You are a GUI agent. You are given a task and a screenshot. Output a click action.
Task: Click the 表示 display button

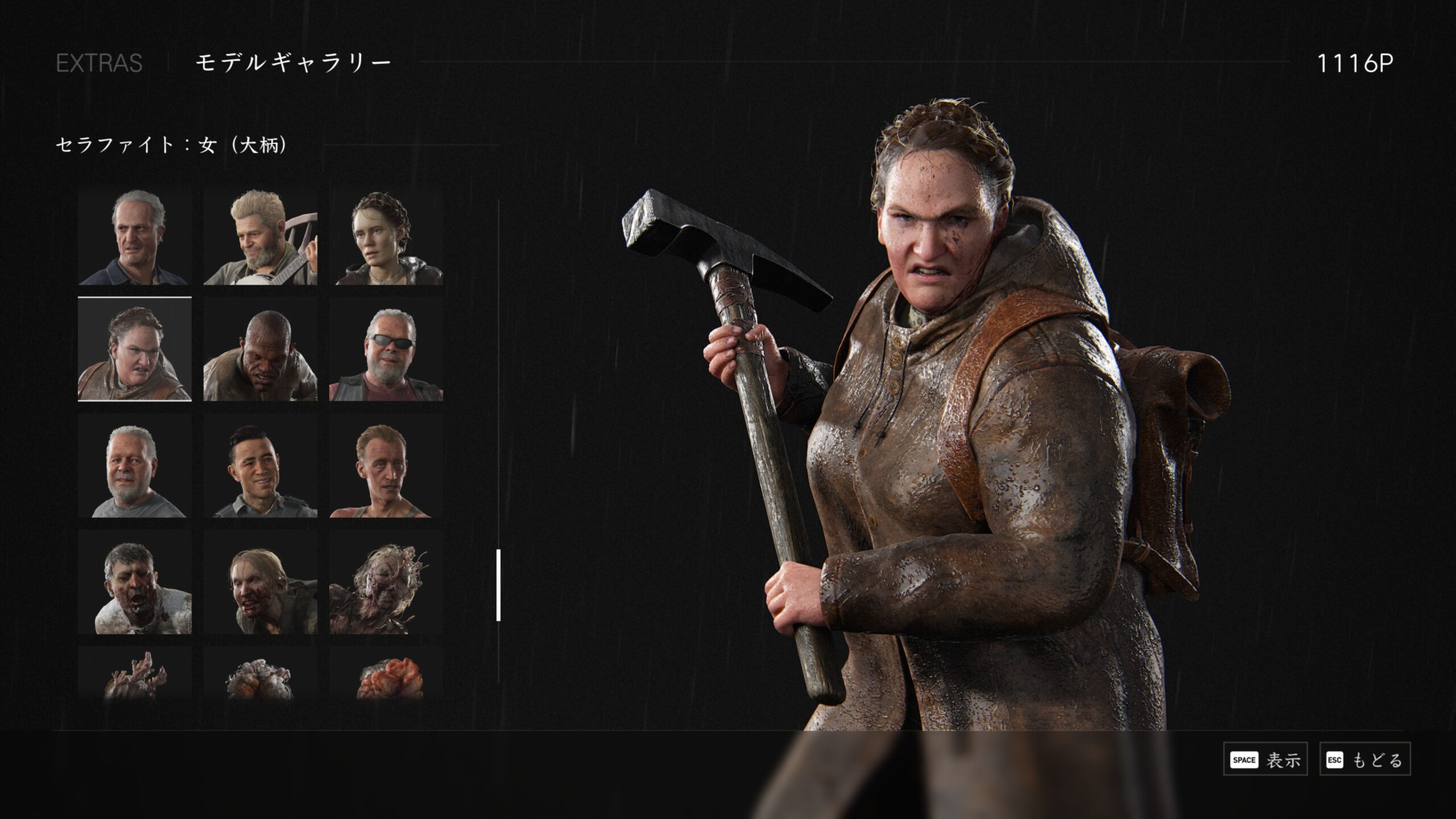pos(1265,759)
